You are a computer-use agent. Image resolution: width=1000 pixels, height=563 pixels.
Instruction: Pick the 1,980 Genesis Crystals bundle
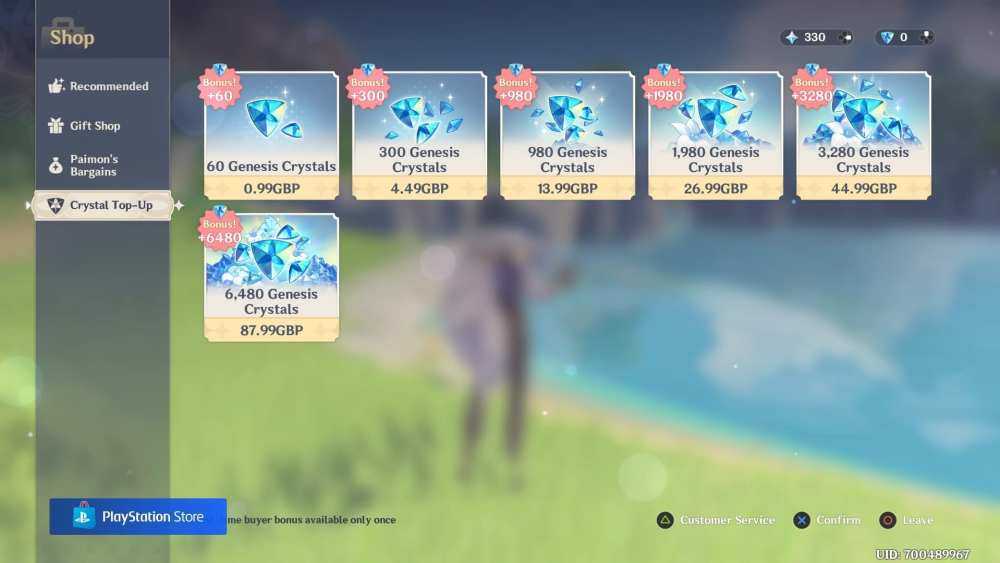click(x=715, y=136)
